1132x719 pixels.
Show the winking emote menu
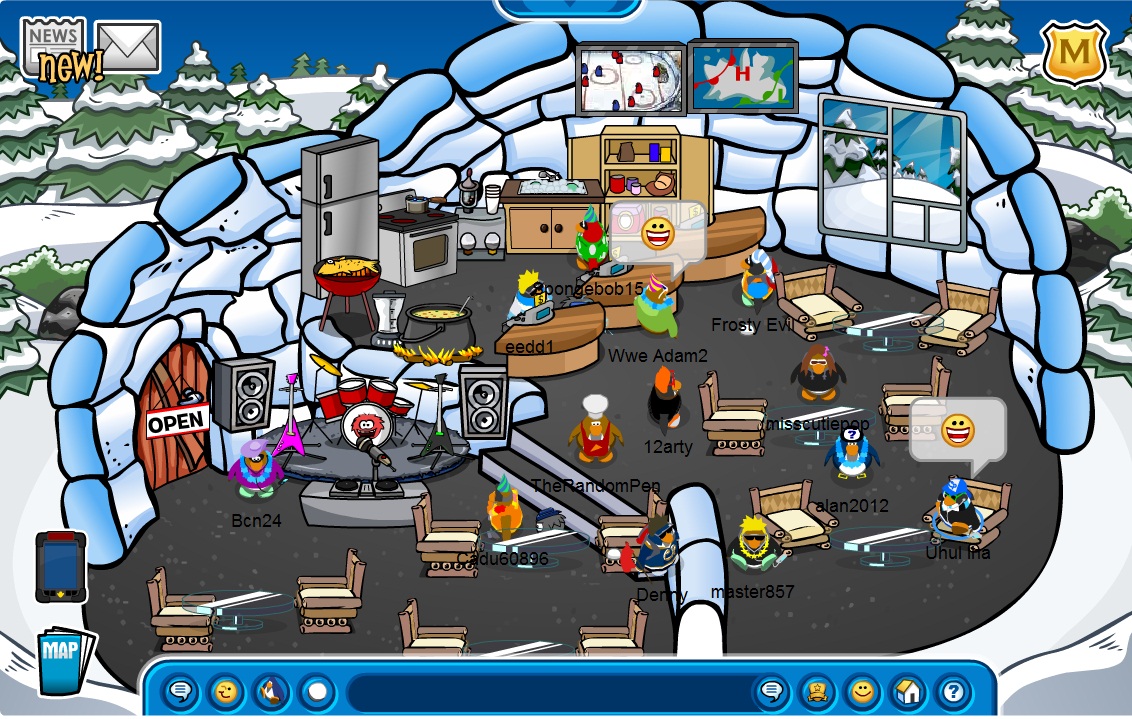pyautogui.click(x=226, y=691)
